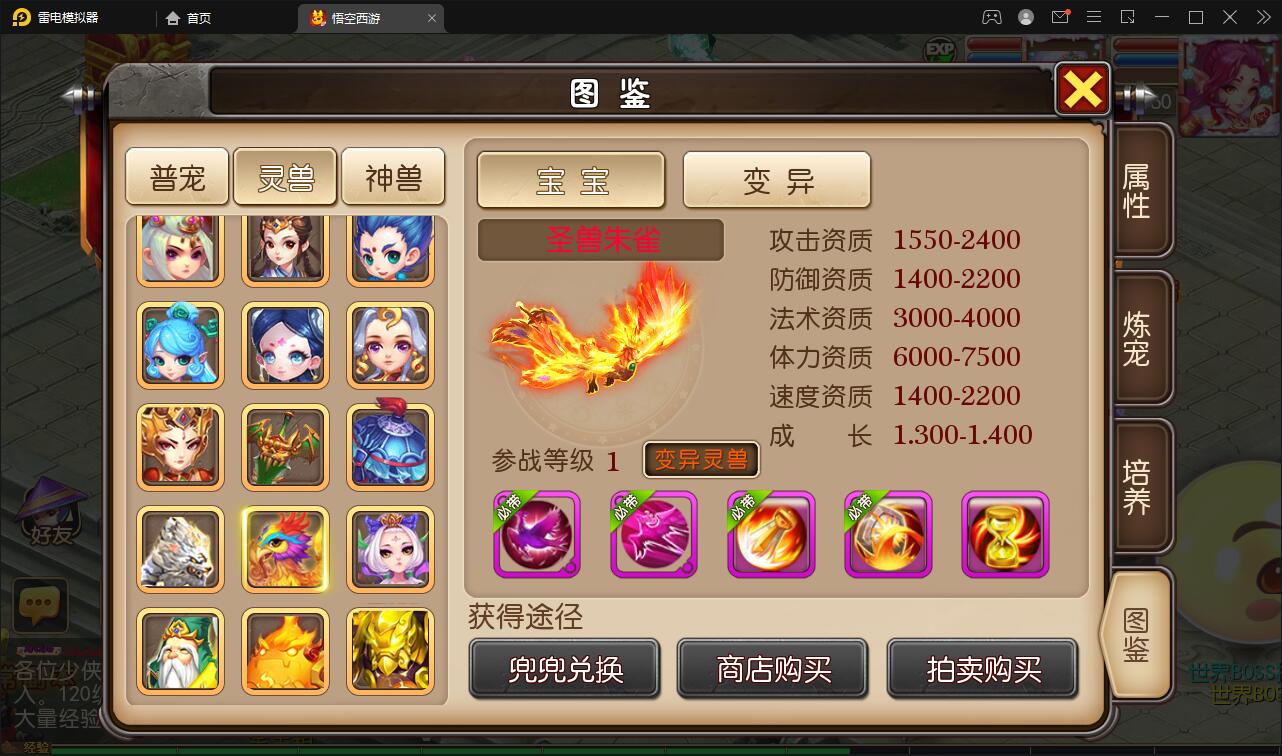Screen dimensions: 1282x756
Task: Select the 变异 tab
Action: click(777, 180)
